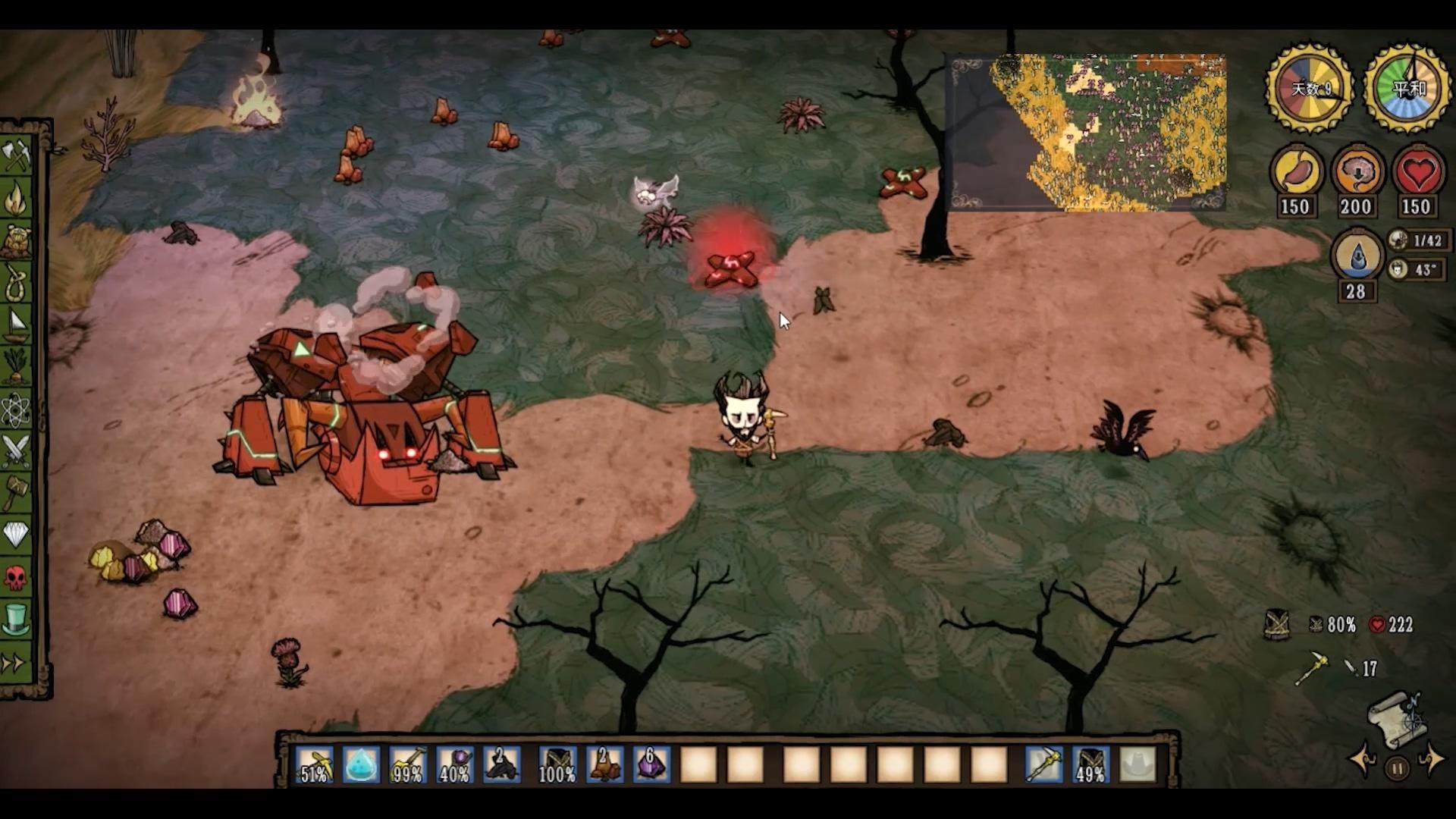Select the golden pickaxe slot at 51%
The height and width of the screenshot is (819, 1456).
point(315,764)
